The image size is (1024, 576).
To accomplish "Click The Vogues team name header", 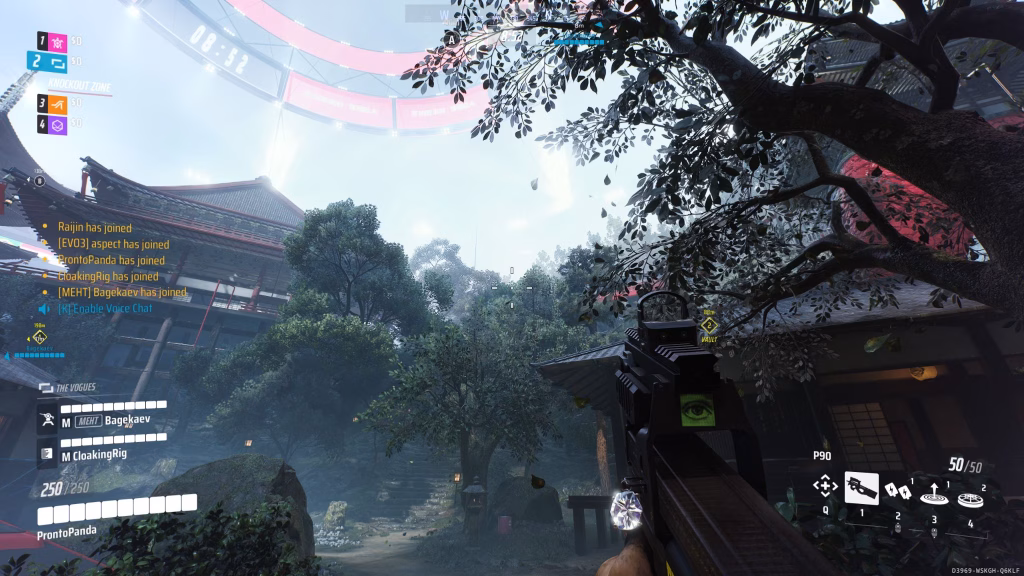I will point(76,387).
